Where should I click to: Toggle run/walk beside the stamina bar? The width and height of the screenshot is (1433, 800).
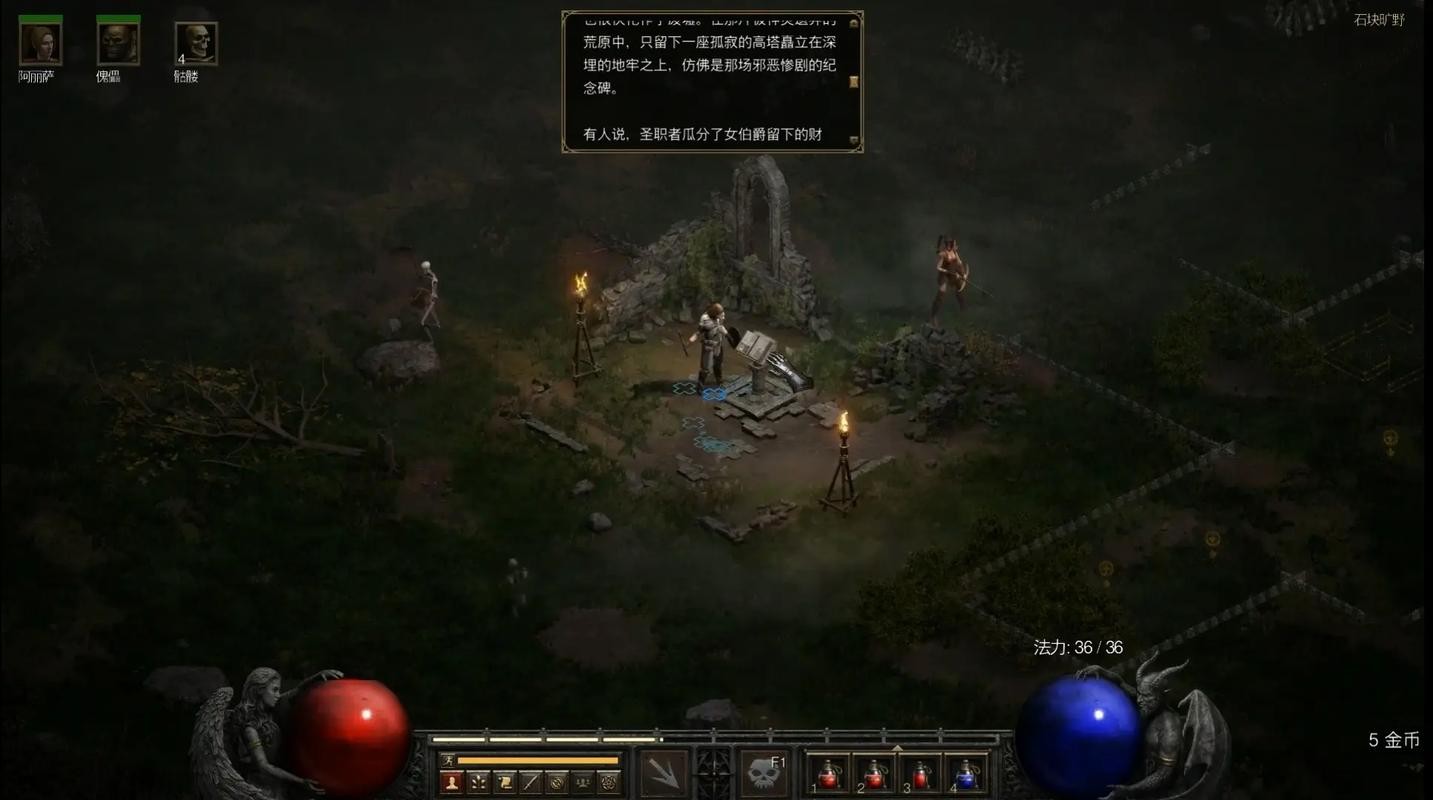[448, 759]
